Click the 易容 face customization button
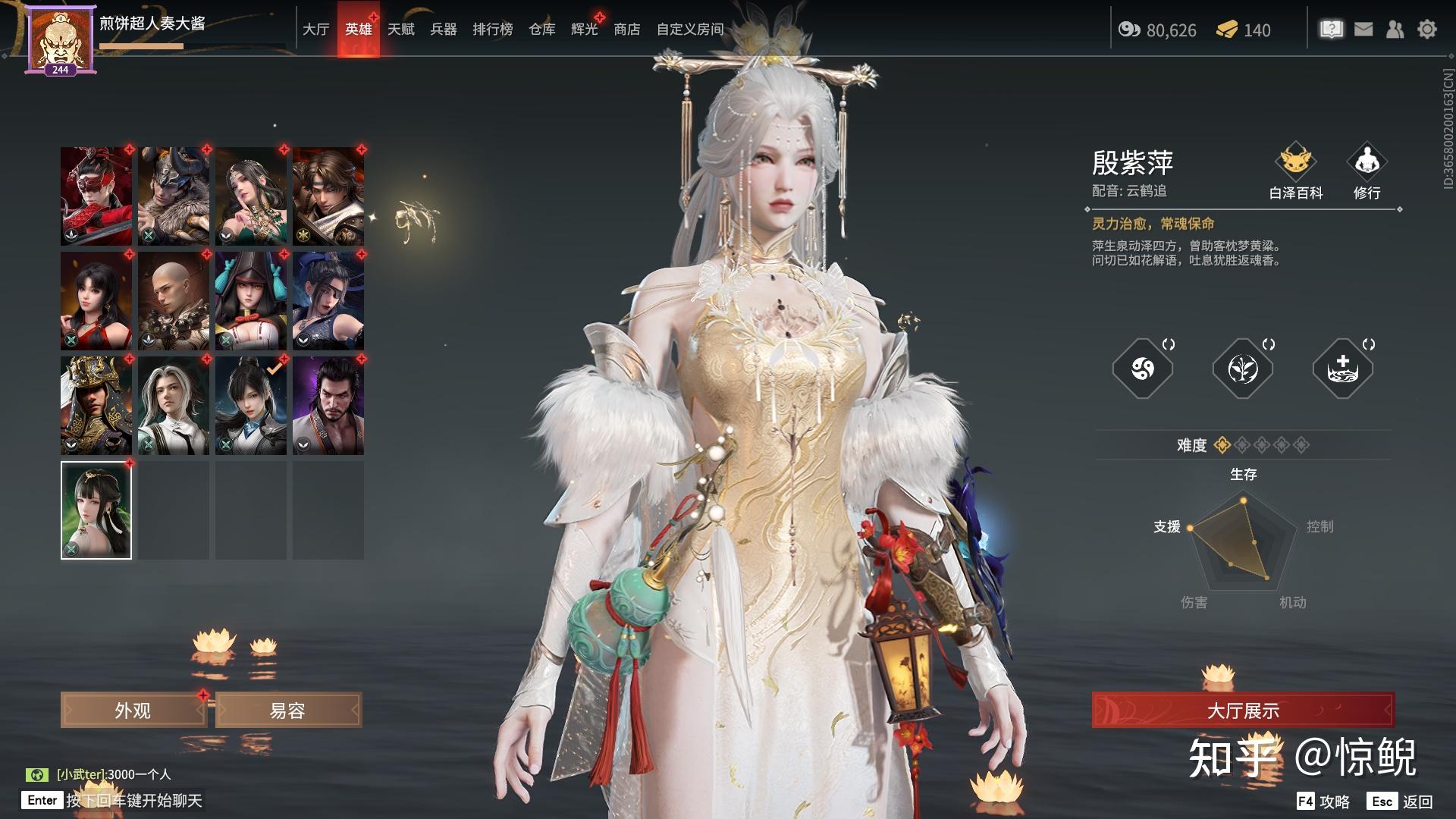This screenshot has height=819, width=1456. [x=288, y=711]
